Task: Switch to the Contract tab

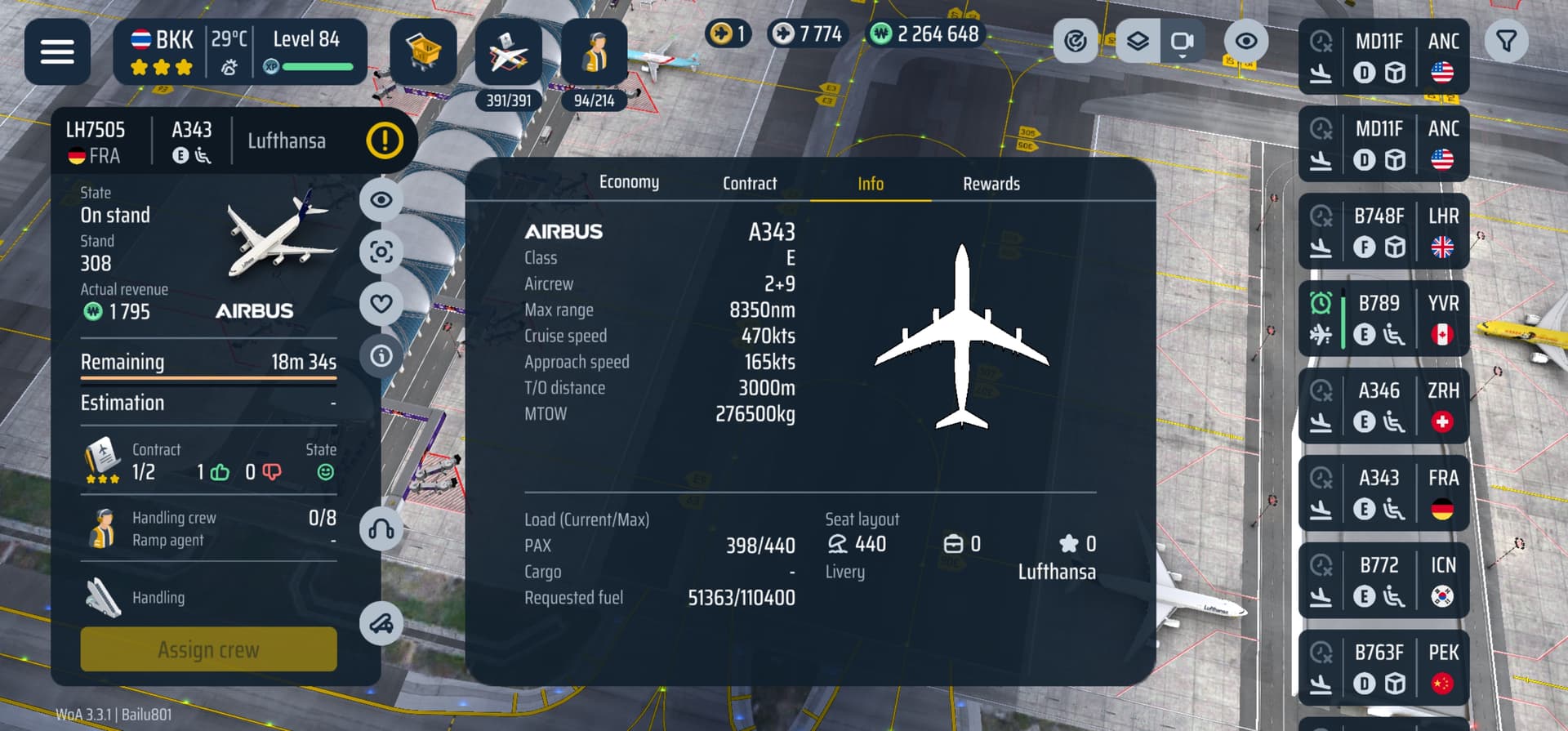Action: click(x=750, y=184)
